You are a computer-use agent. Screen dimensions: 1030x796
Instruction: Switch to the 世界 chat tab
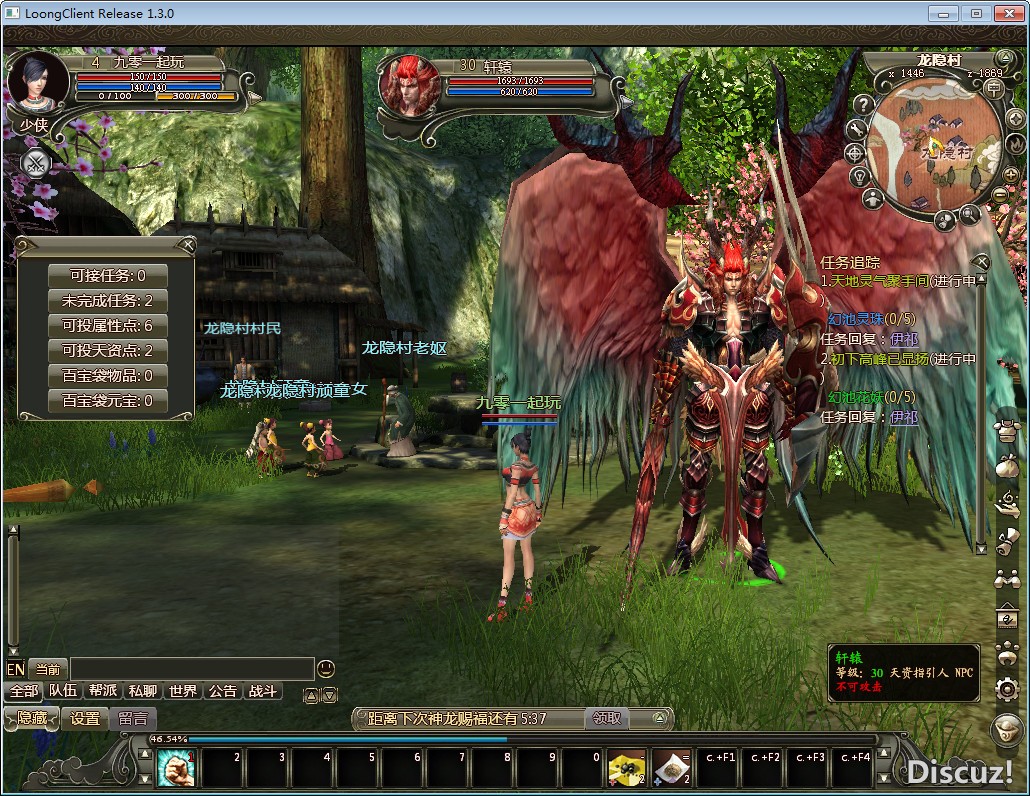[x=183, y=691]
